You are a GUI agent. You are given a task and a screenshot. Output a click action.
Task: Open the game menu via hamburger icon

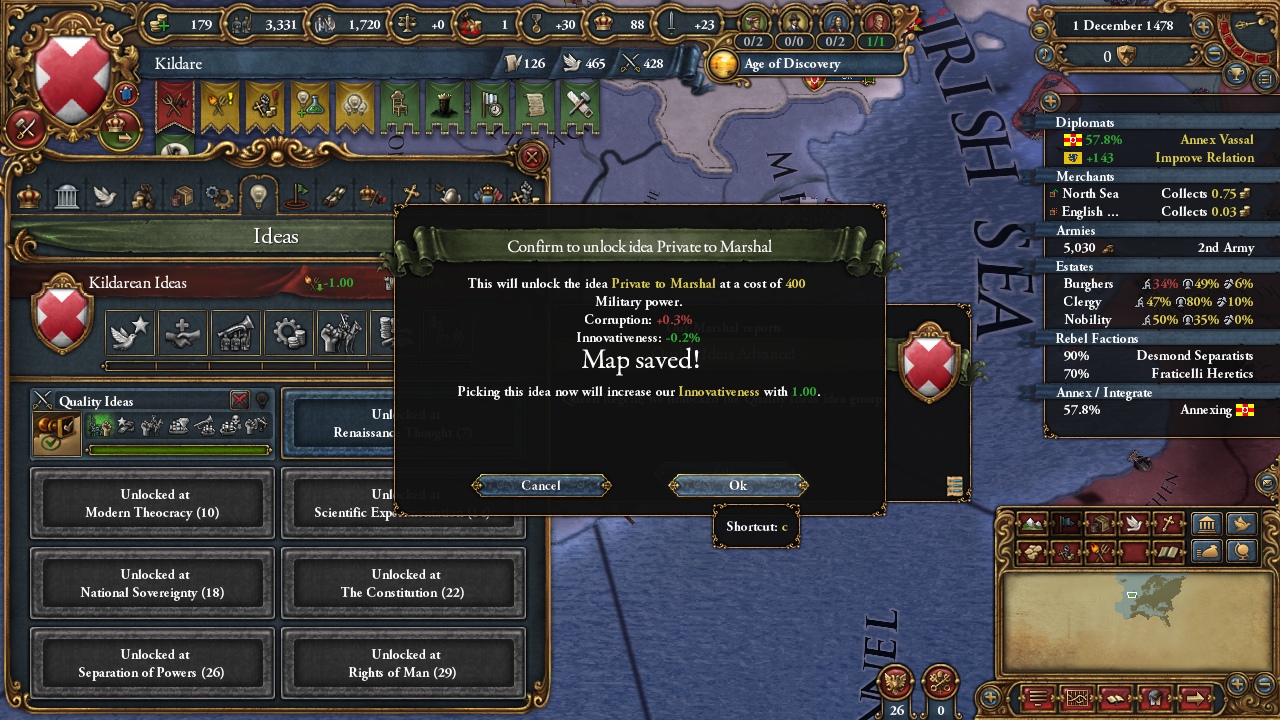(1037, 696)
